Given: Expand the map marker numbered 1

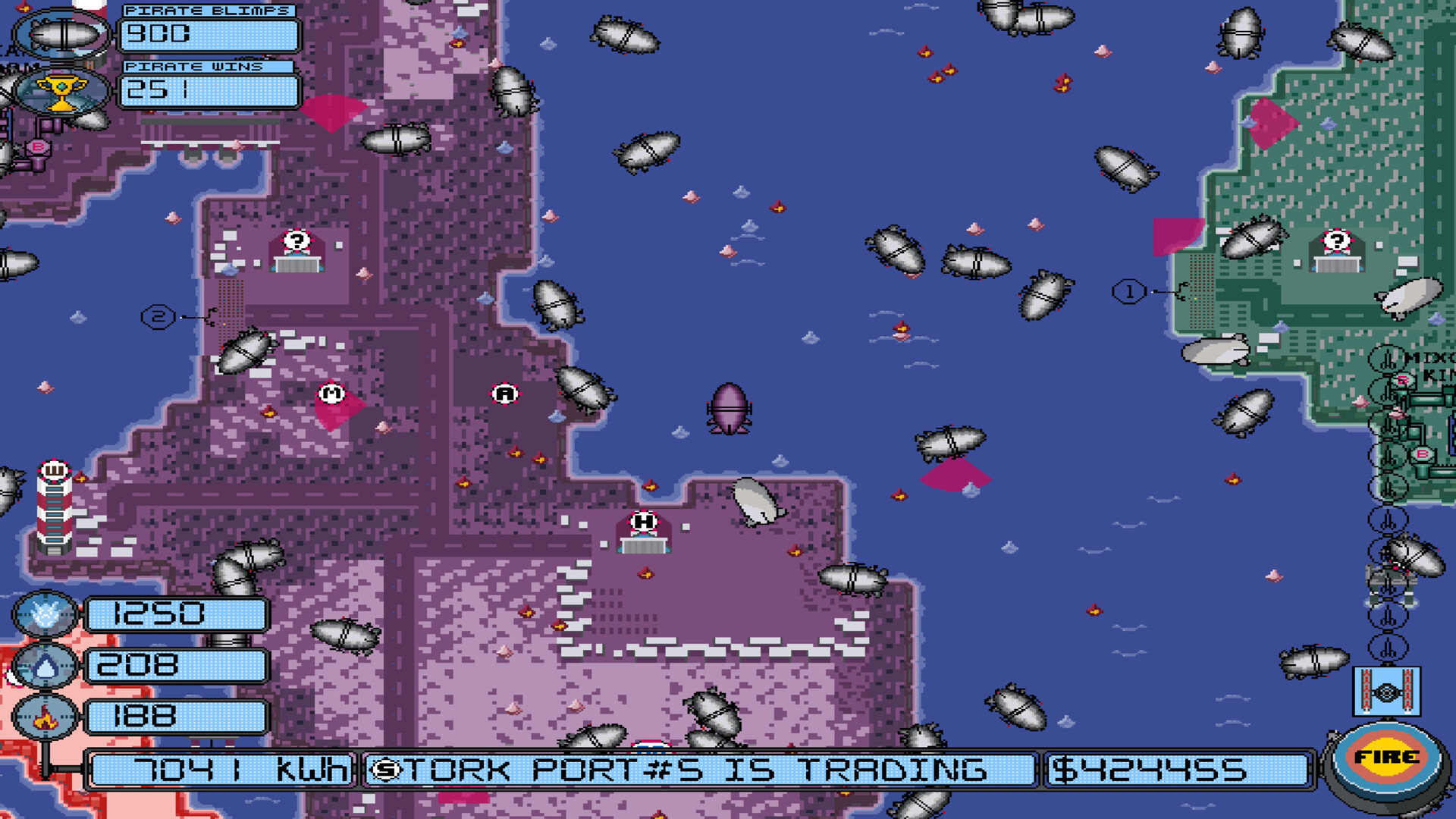Looking at the screenshot, I should [x=1128, y=290].
